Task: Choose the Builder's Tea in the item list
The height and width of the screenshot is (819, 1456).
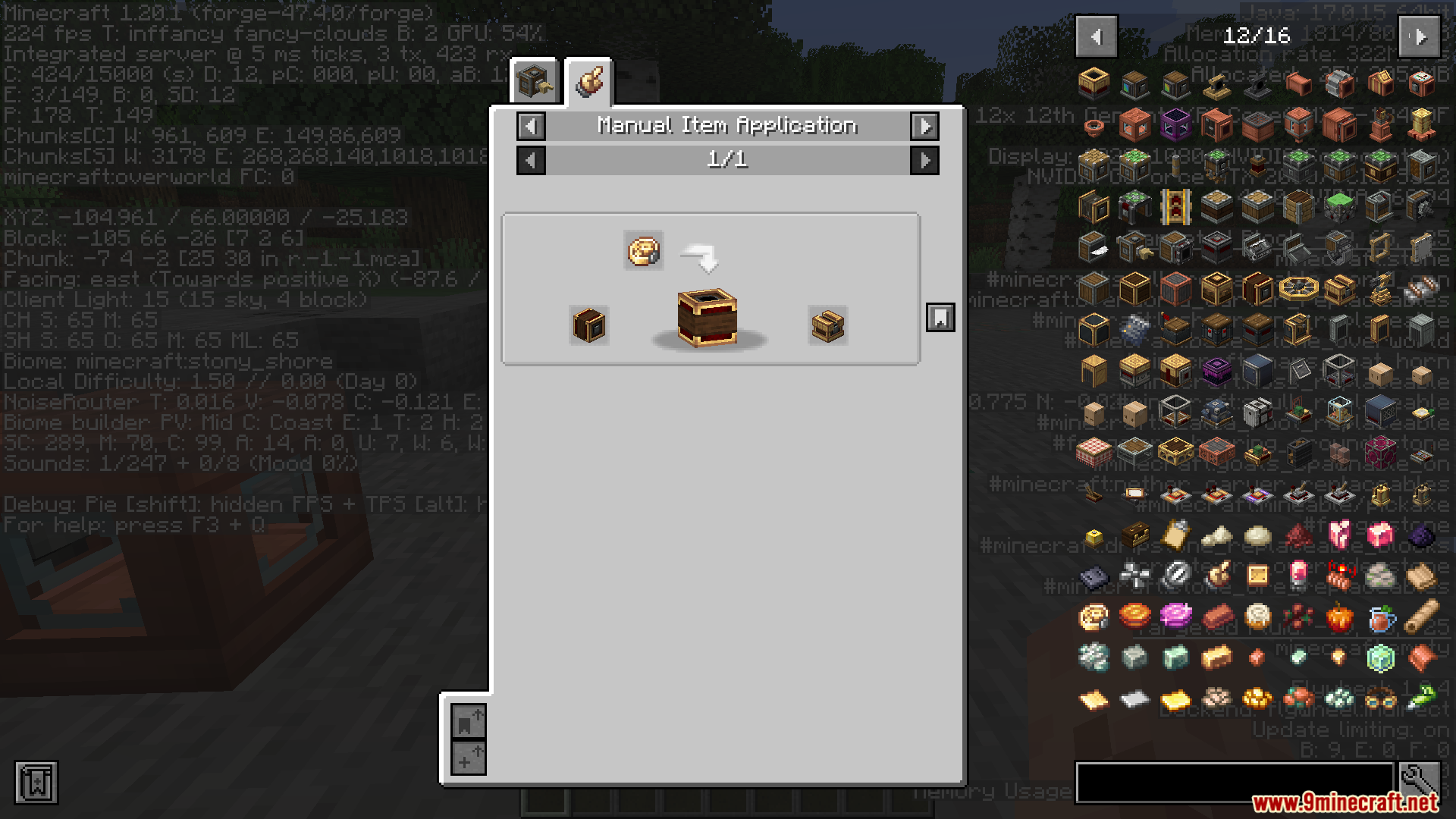Action: [1380, 618]
